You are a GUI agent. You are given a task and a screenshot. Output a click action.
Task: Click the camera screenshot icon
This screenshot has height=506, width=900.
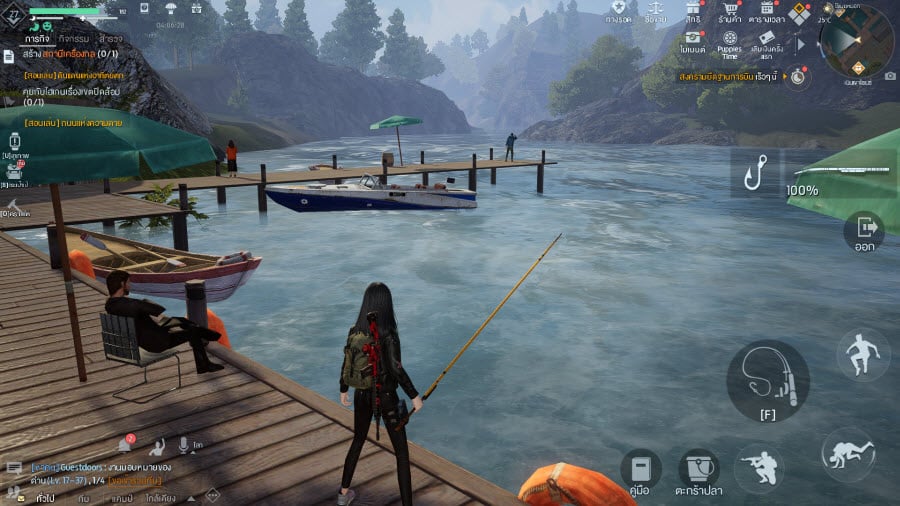[x=890, y=76]
